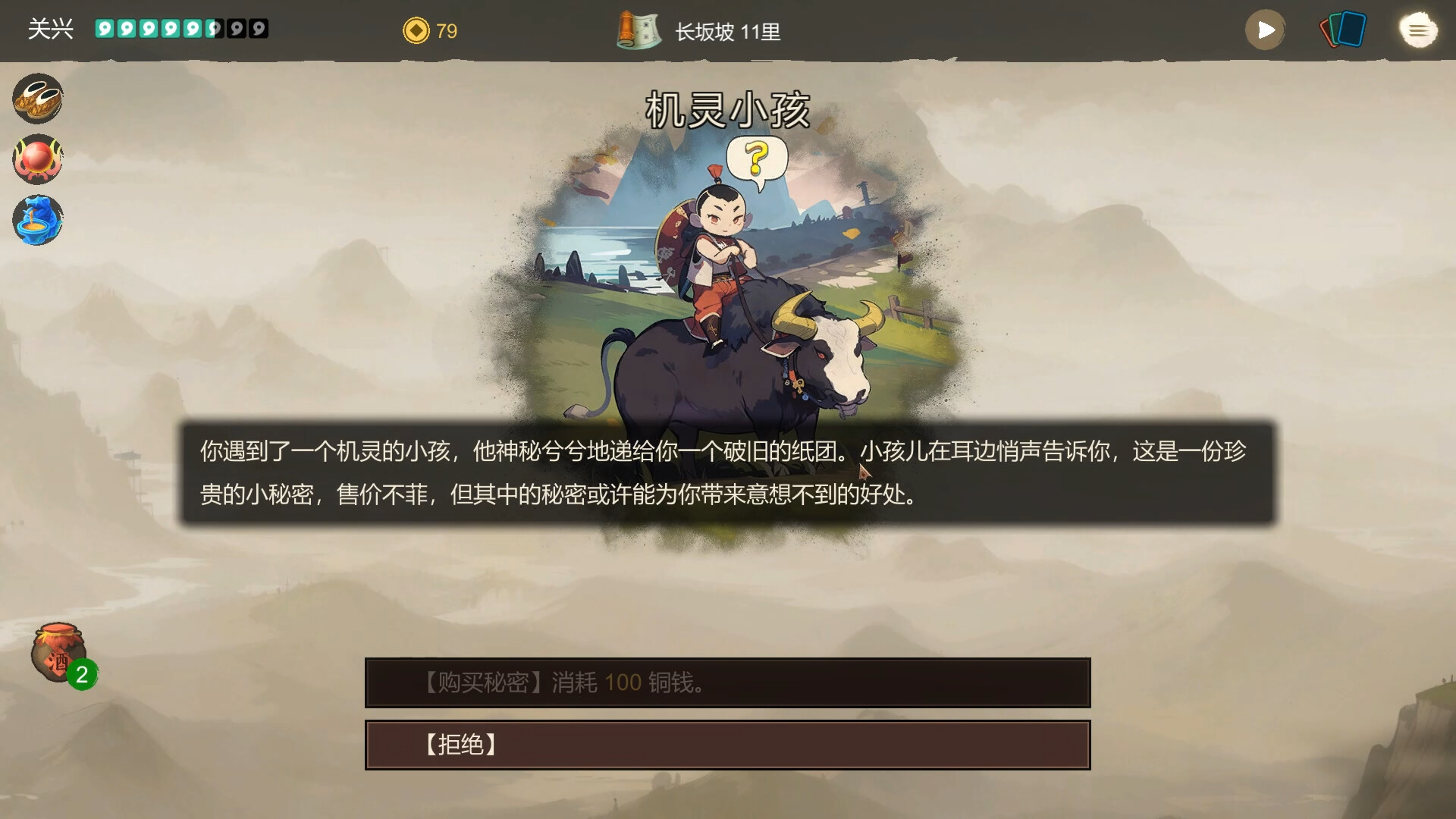Image resolution: width=1456 pixels, height=819 pixels.
Task: Click the gold coin currency icon
Action: (416, 31)
